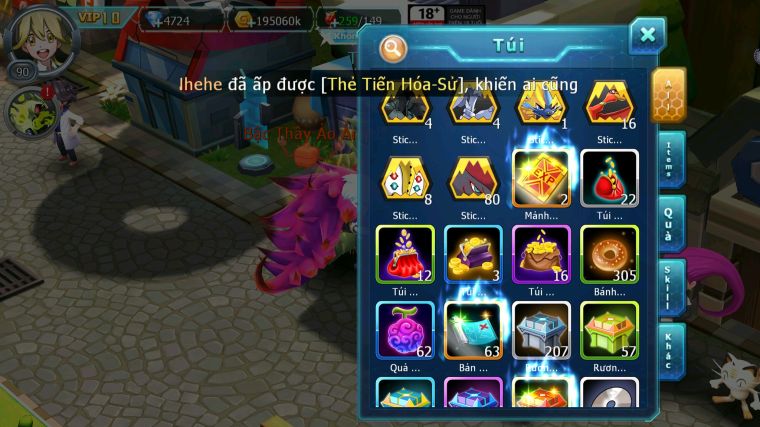Select the grey chest slot with 207 count
The width and height of the screenshot is (760, 427).
[x=540, y=330]
